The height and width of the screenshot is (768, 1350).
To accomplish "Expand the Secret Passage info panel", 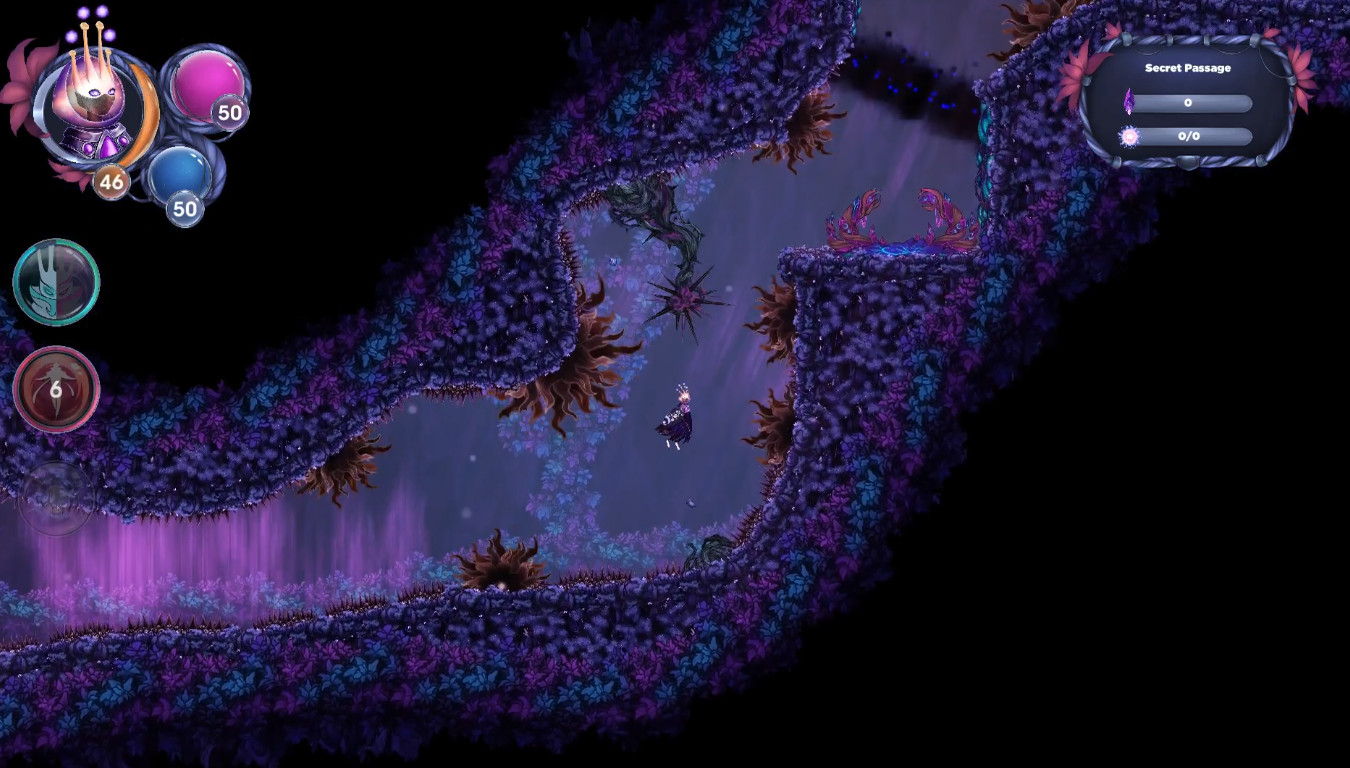I will [1188, 100].
